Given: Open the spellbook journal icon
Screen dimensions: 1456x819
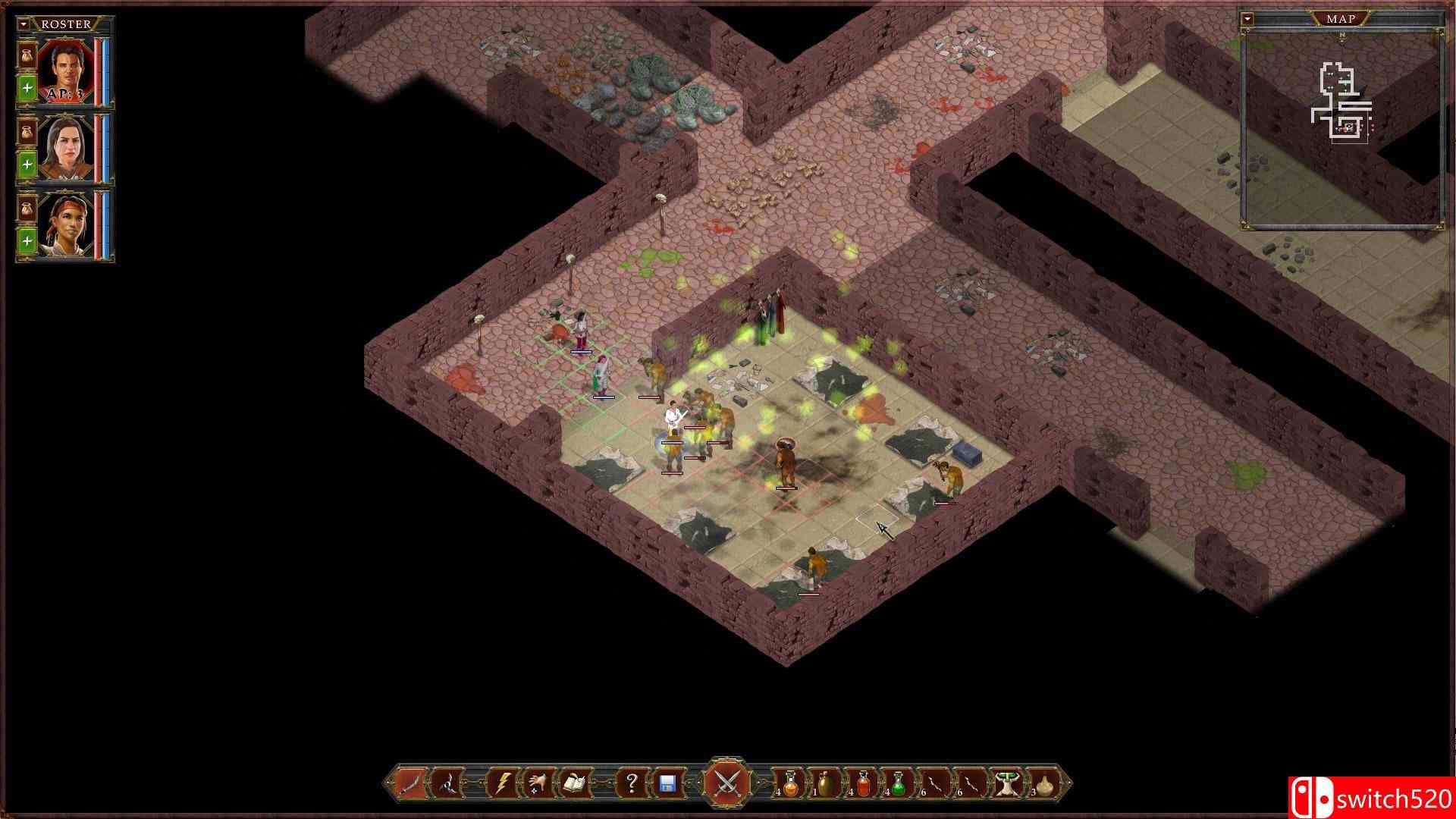Looking at the screenshot, I should pyautogui.click(x=573, y=784).
